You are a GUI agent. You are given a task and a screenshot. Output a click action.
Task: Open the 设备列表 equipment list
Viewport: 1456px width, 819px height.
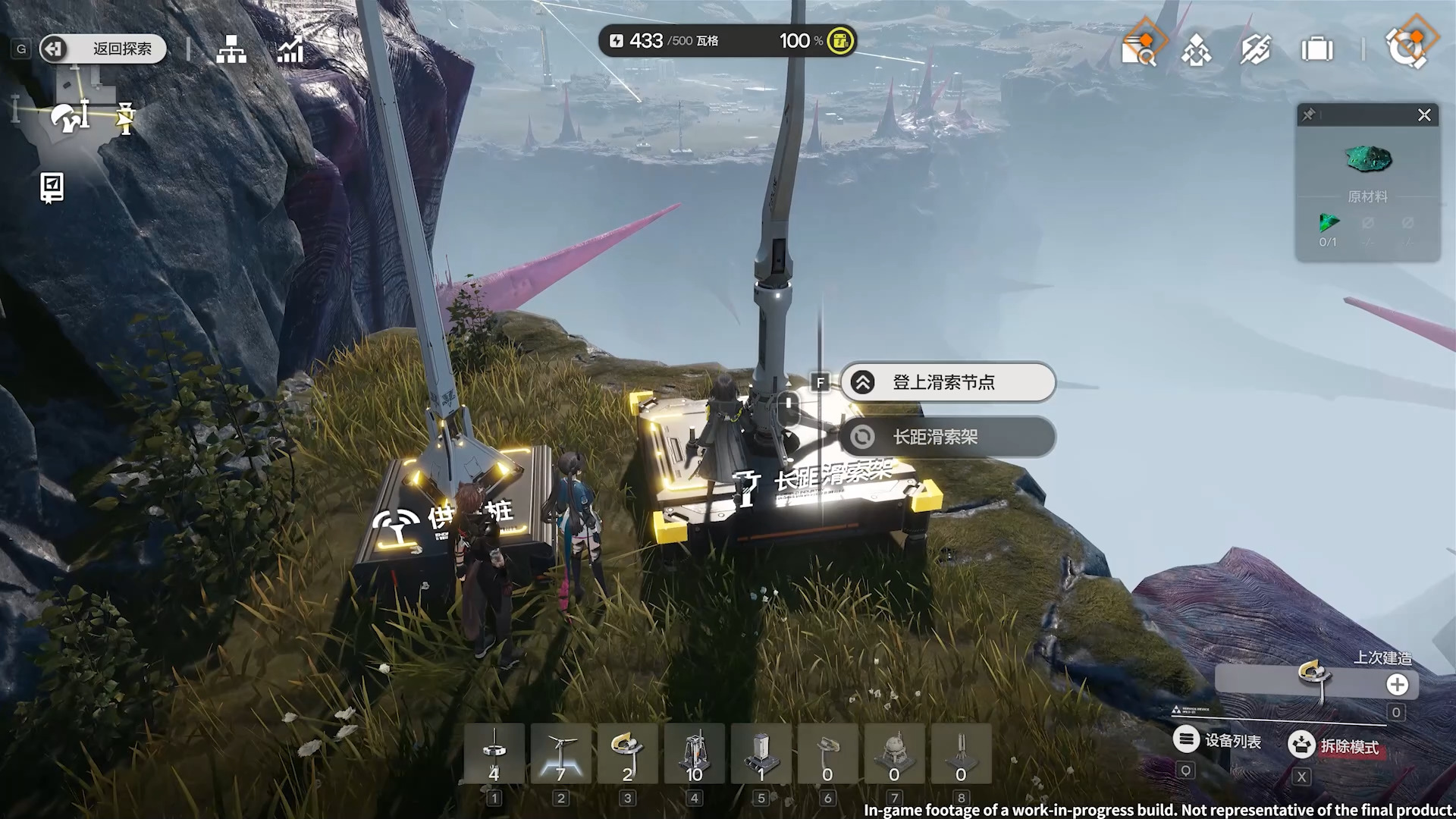tap(1218, 740)
